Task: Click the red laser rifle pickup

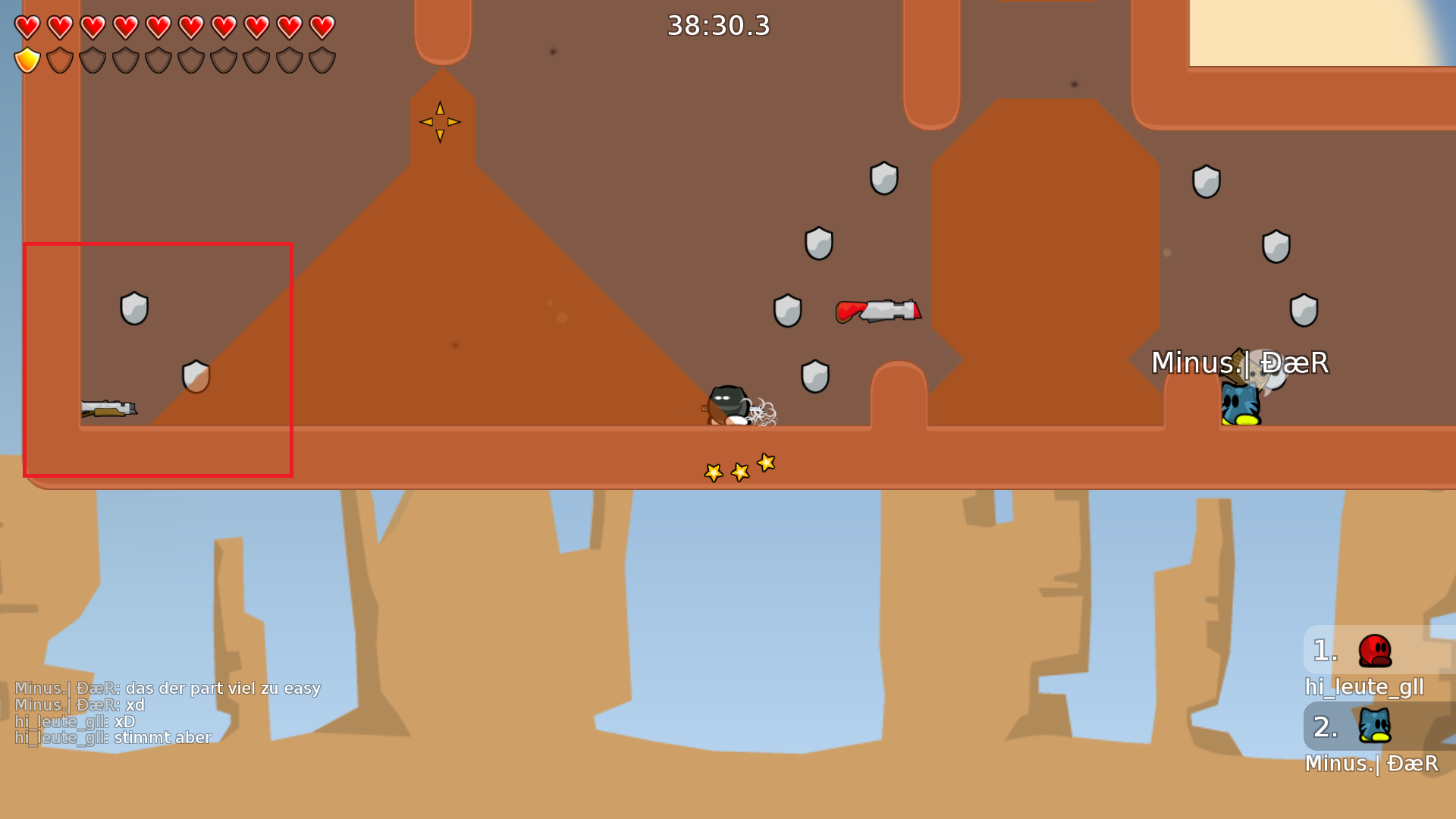Action: (880, 311)
